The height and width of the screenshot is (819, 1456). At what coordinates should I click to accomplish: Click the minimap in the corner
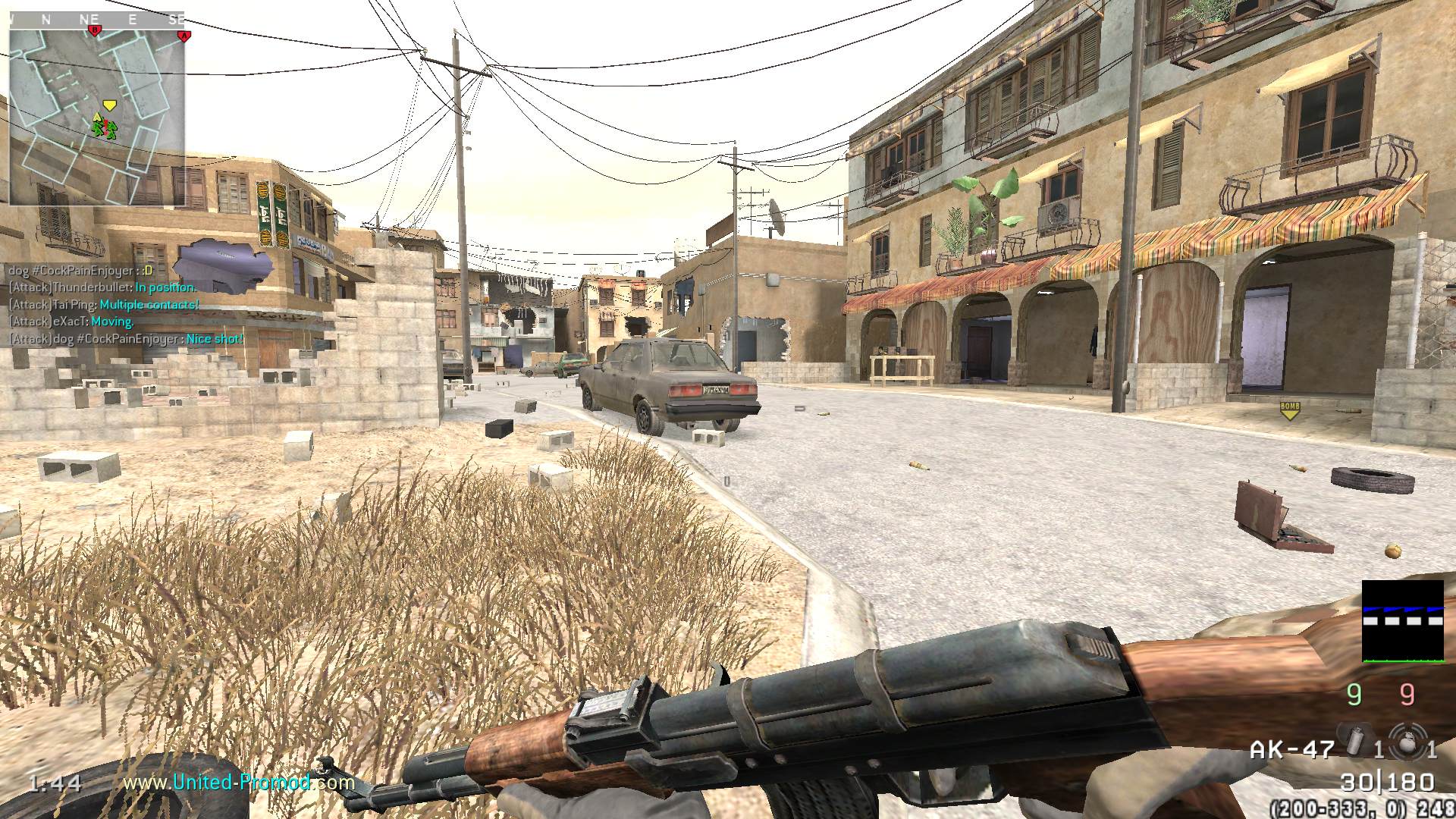click(97, 118)
